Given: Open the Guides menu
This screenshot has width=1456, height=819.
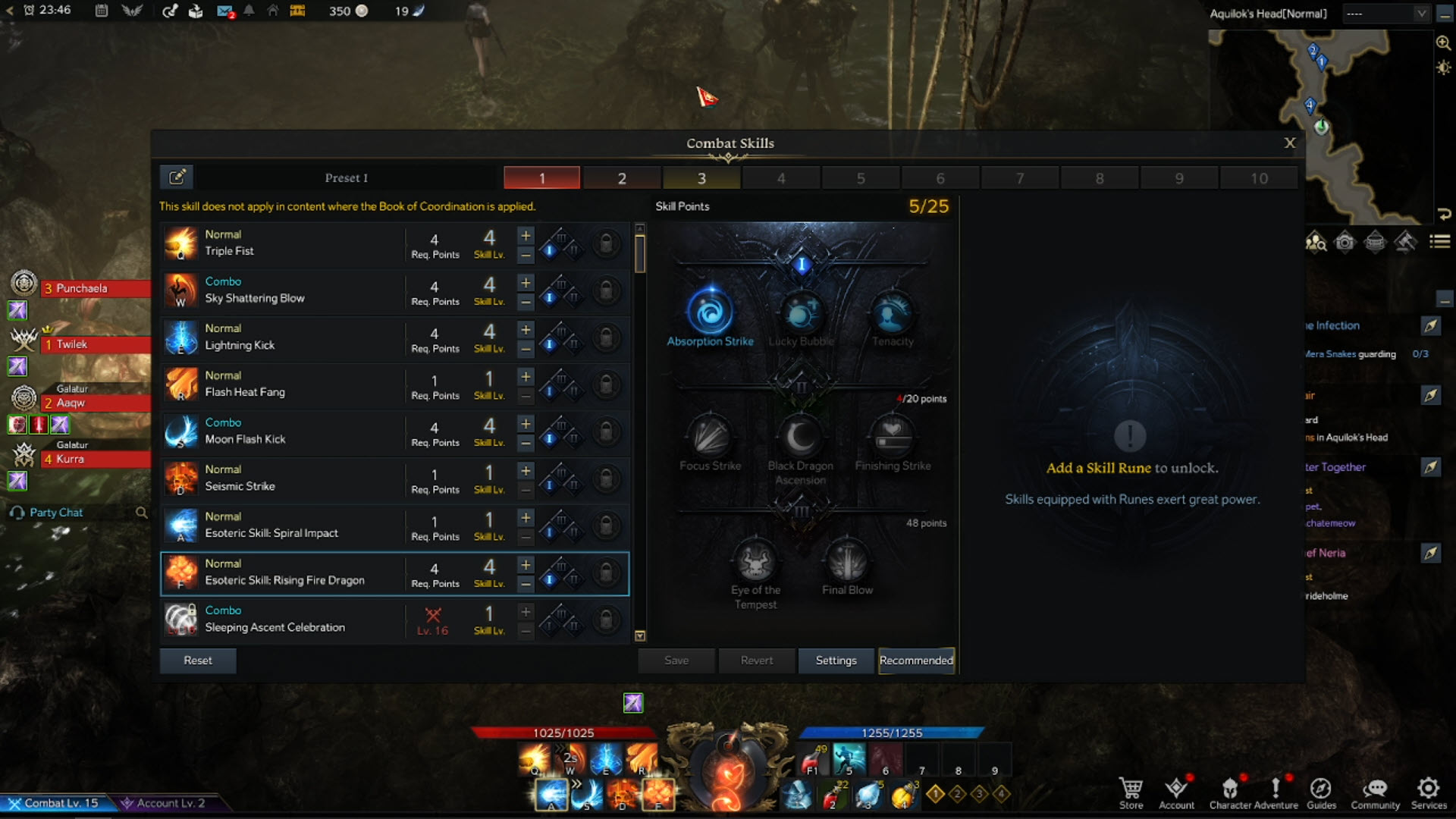Looking at the screenshot, I should (1321, 792).
